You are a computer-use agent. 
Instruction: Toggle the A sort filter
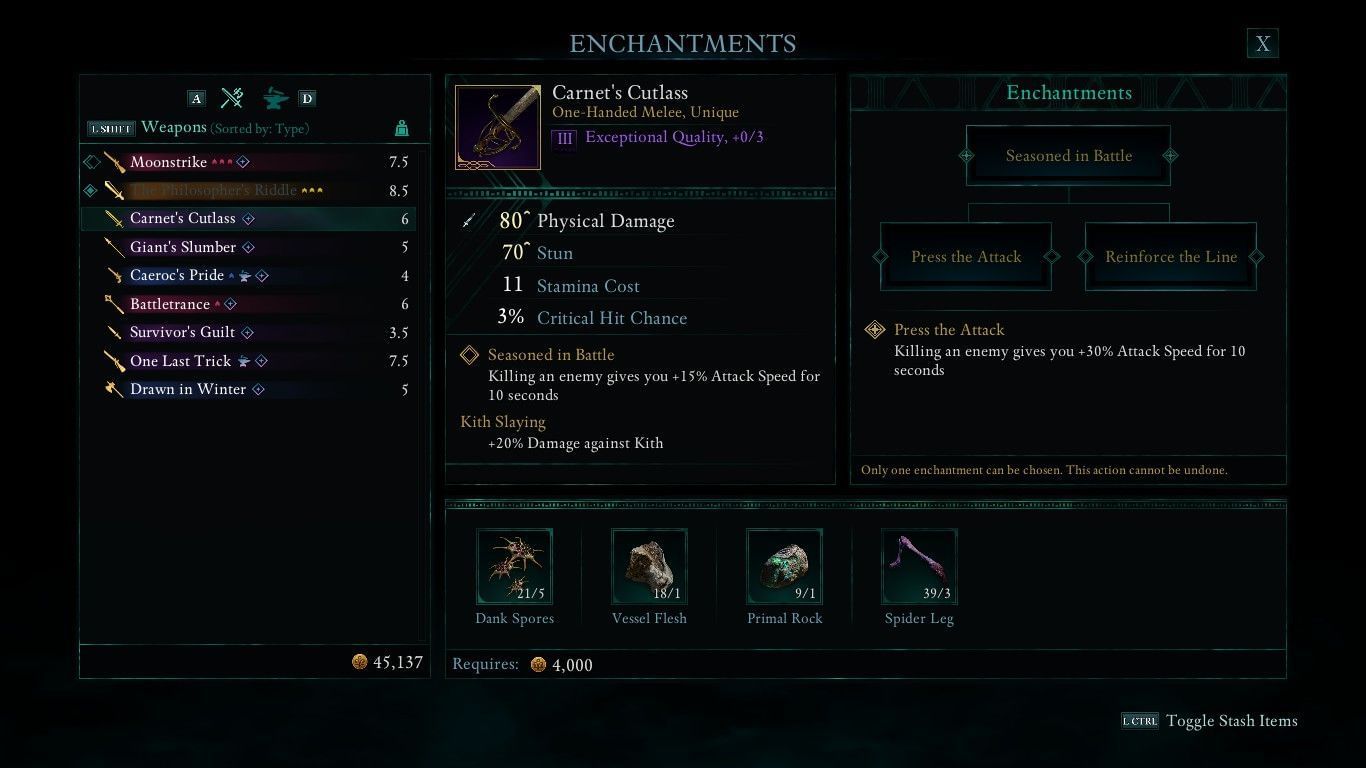[196, 98]
